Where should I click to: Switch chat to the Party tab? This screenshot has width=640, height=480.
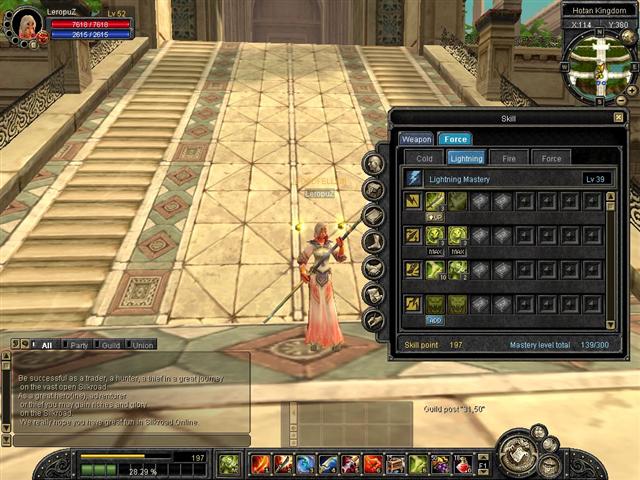78,345
